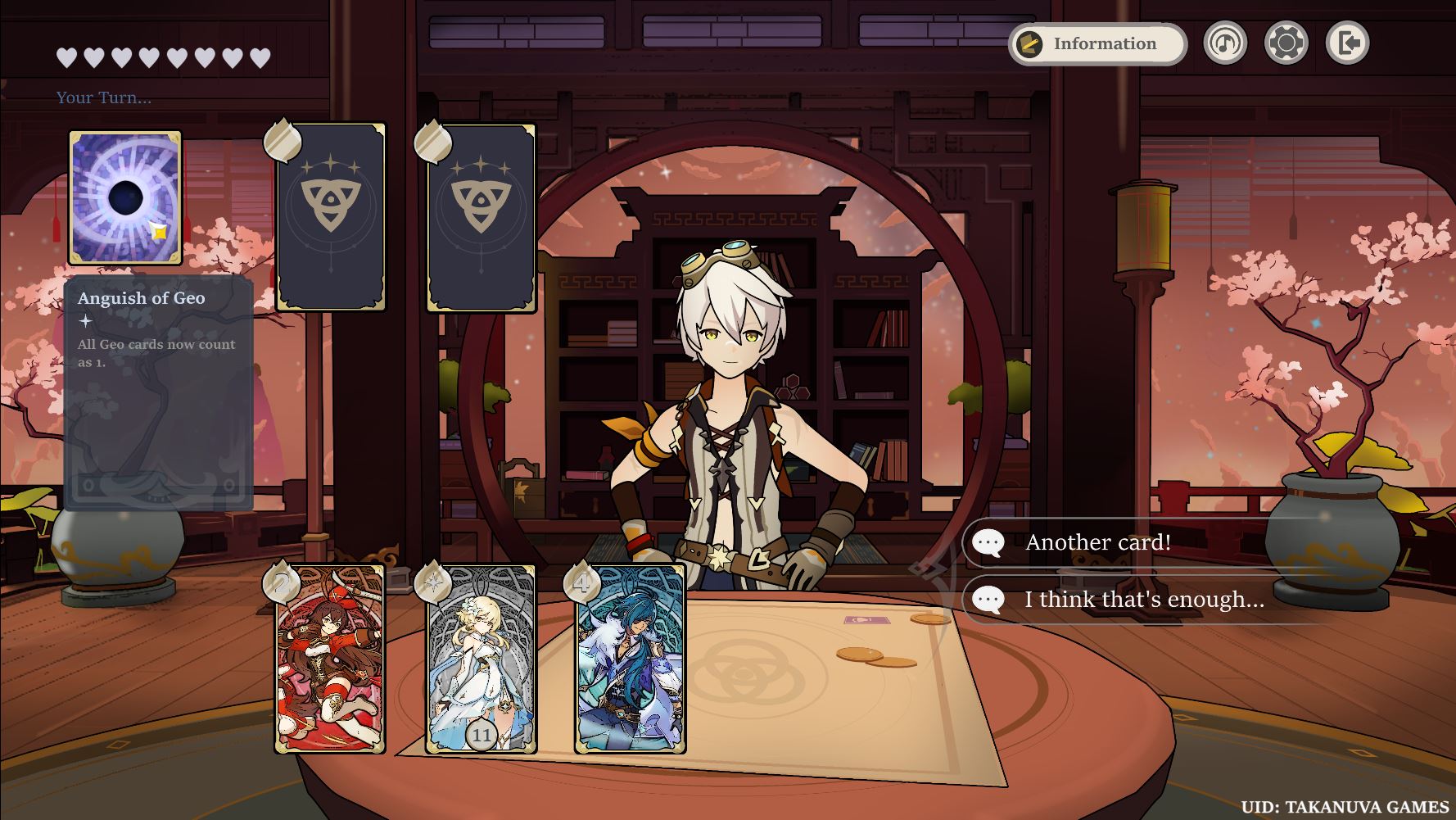Choose "I think that's enough..." option

click(x=1143, y=600)
